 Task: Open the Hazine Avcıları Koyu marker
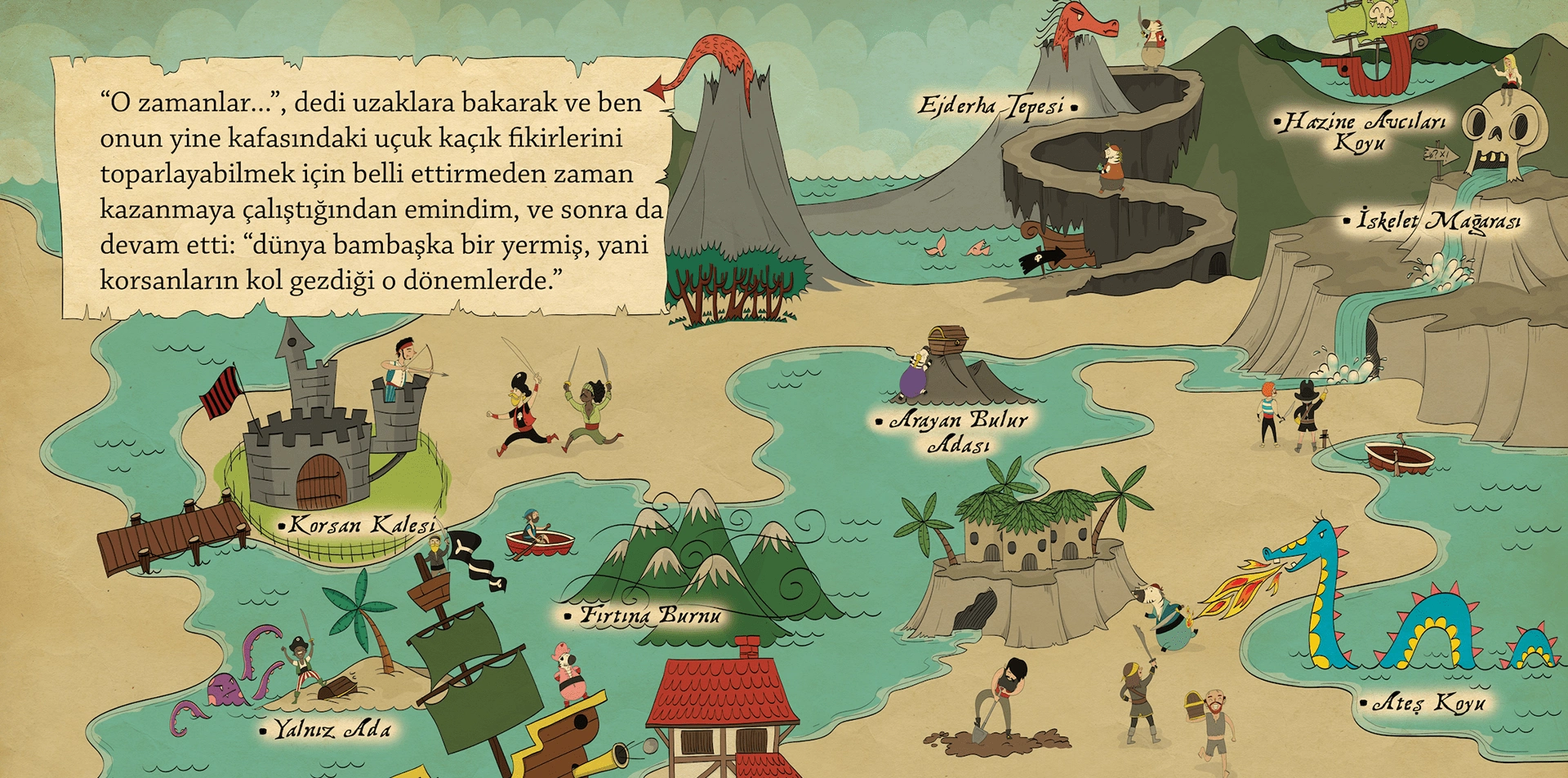1278,124
